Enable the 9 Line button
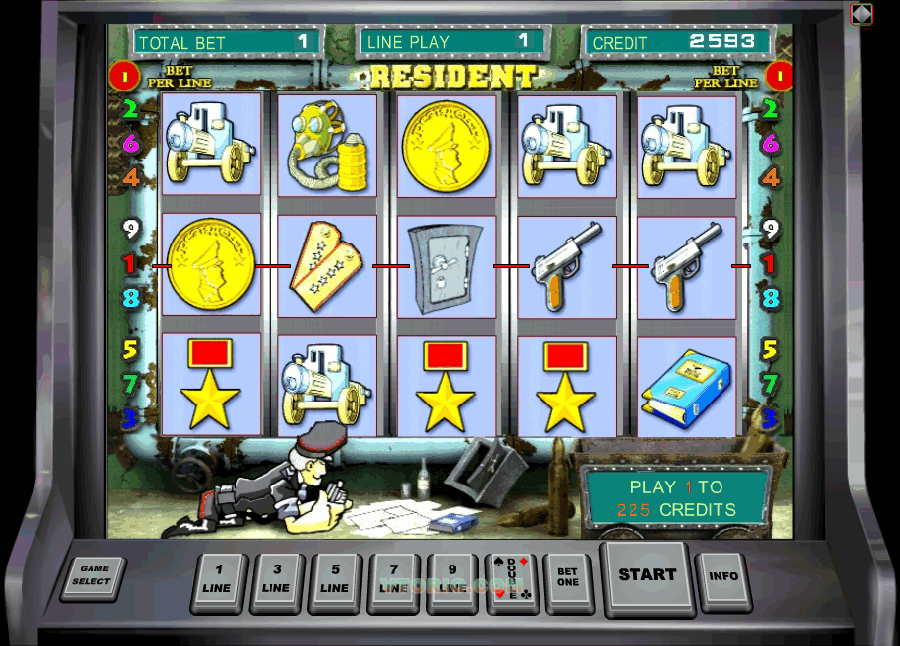Viewport: 900px width, 646px height. coord(453,580)
